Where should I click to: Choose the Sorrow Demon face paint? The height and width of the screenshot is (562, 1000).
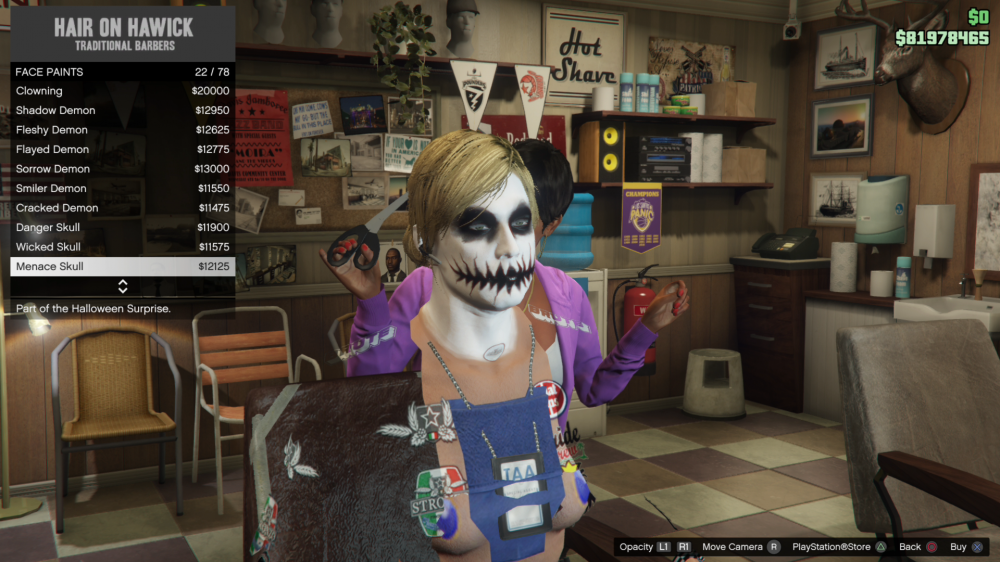(x=122, y=169)
